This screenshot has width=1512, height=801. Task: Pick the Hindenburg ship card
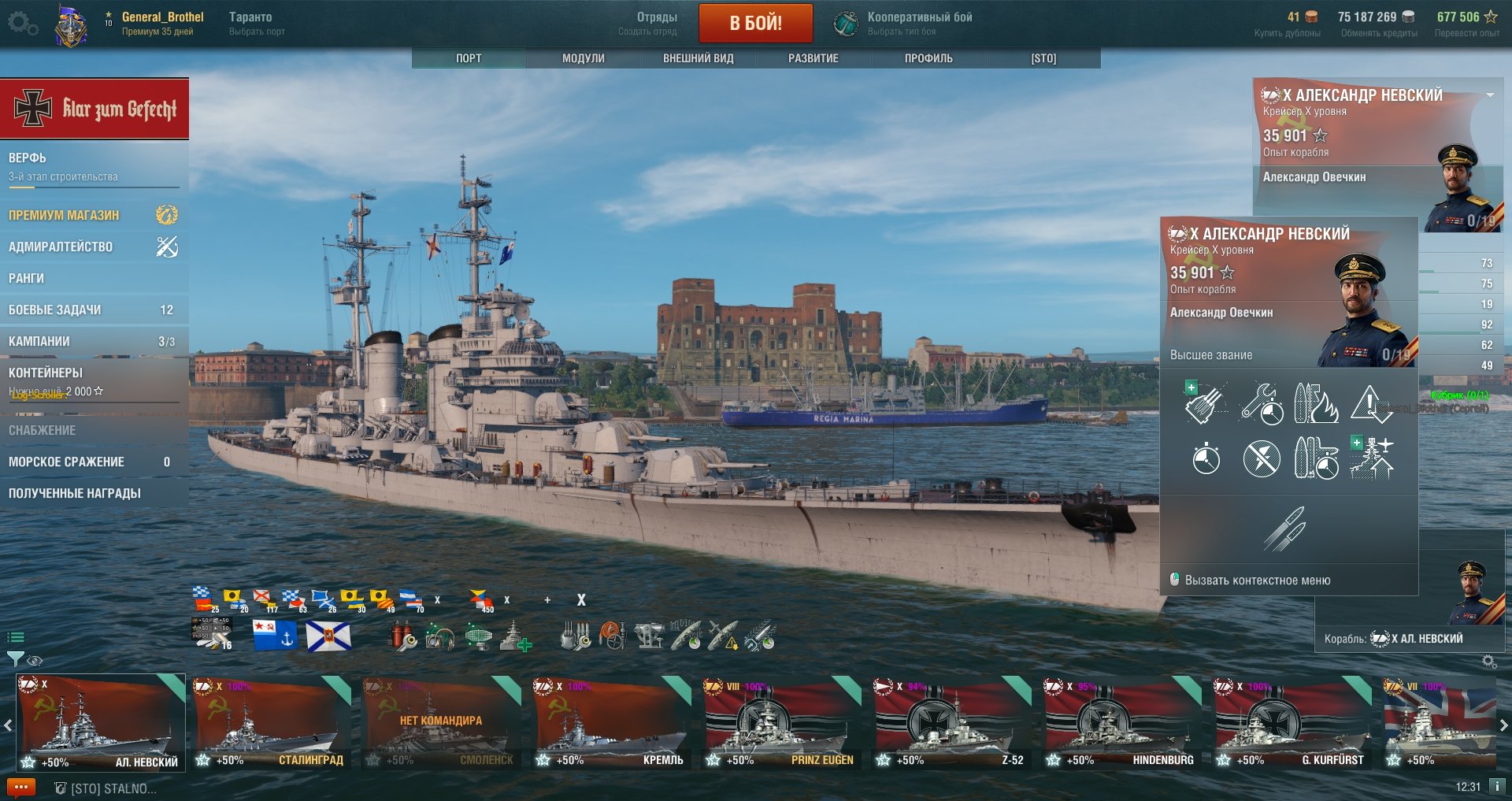coord(1121,722)
